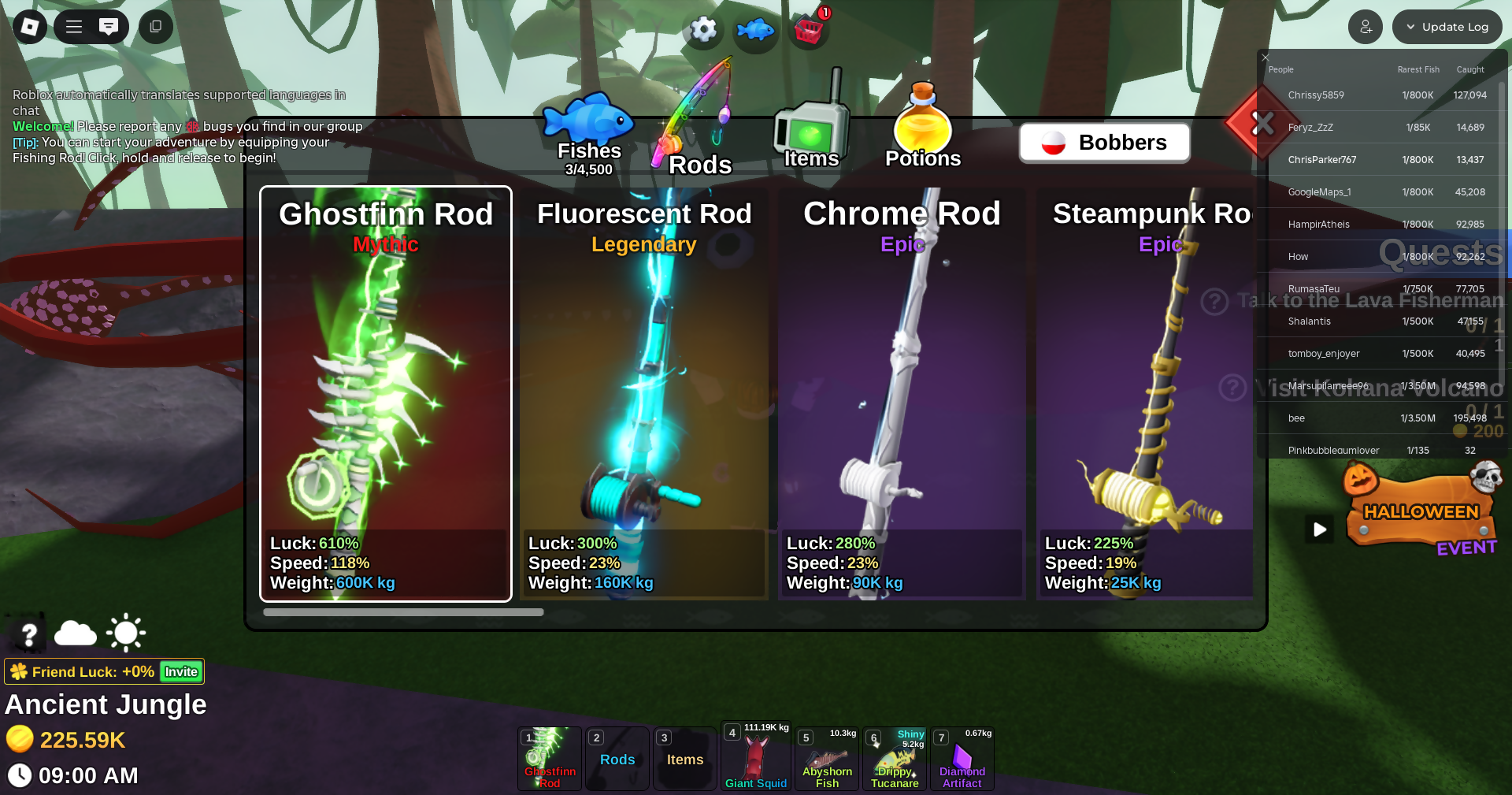Open the Roblox main menu logo

(30, 27)
